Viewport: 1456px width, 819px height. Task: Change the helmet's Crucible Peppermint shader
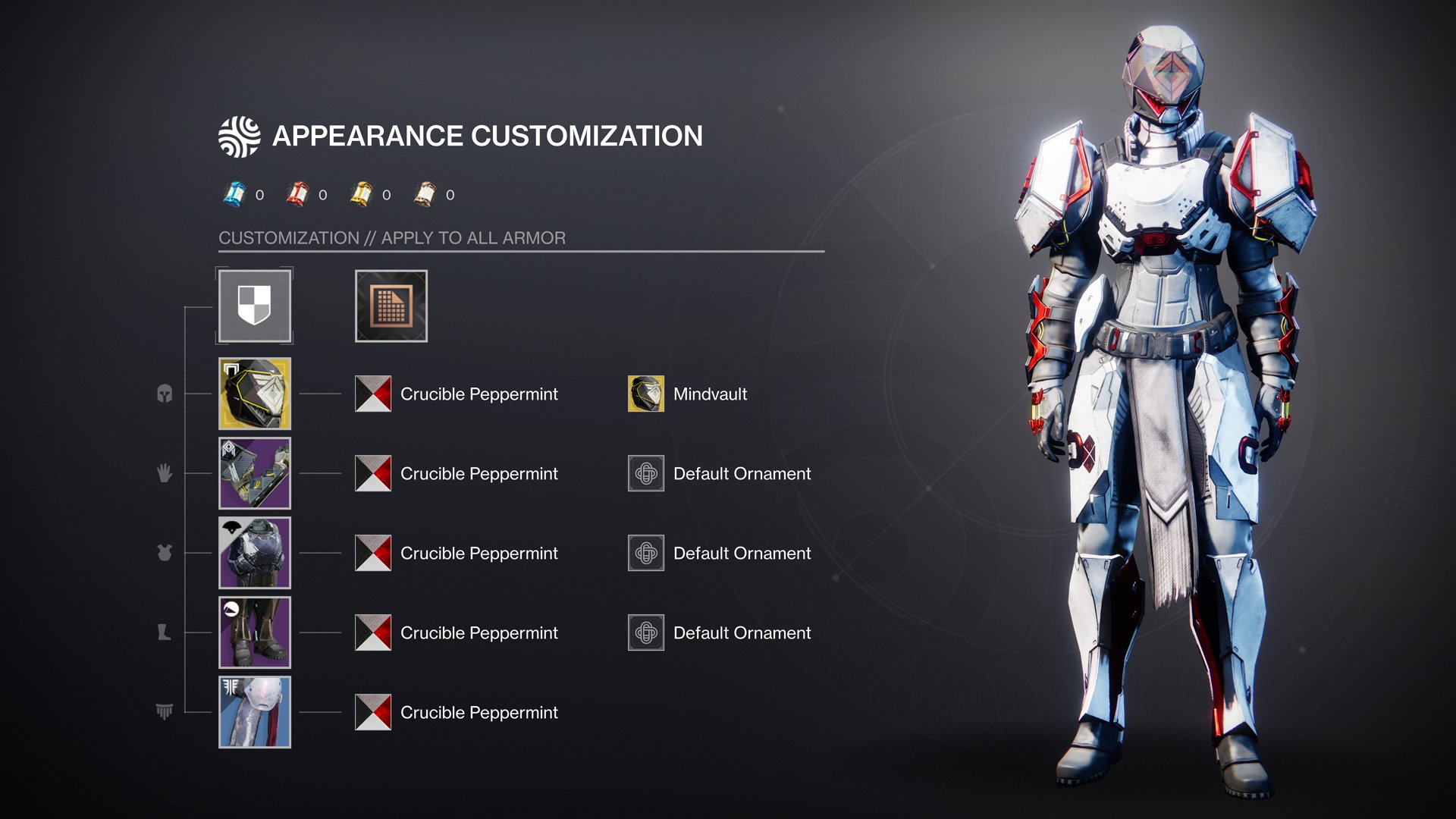(x=373, y=394)
